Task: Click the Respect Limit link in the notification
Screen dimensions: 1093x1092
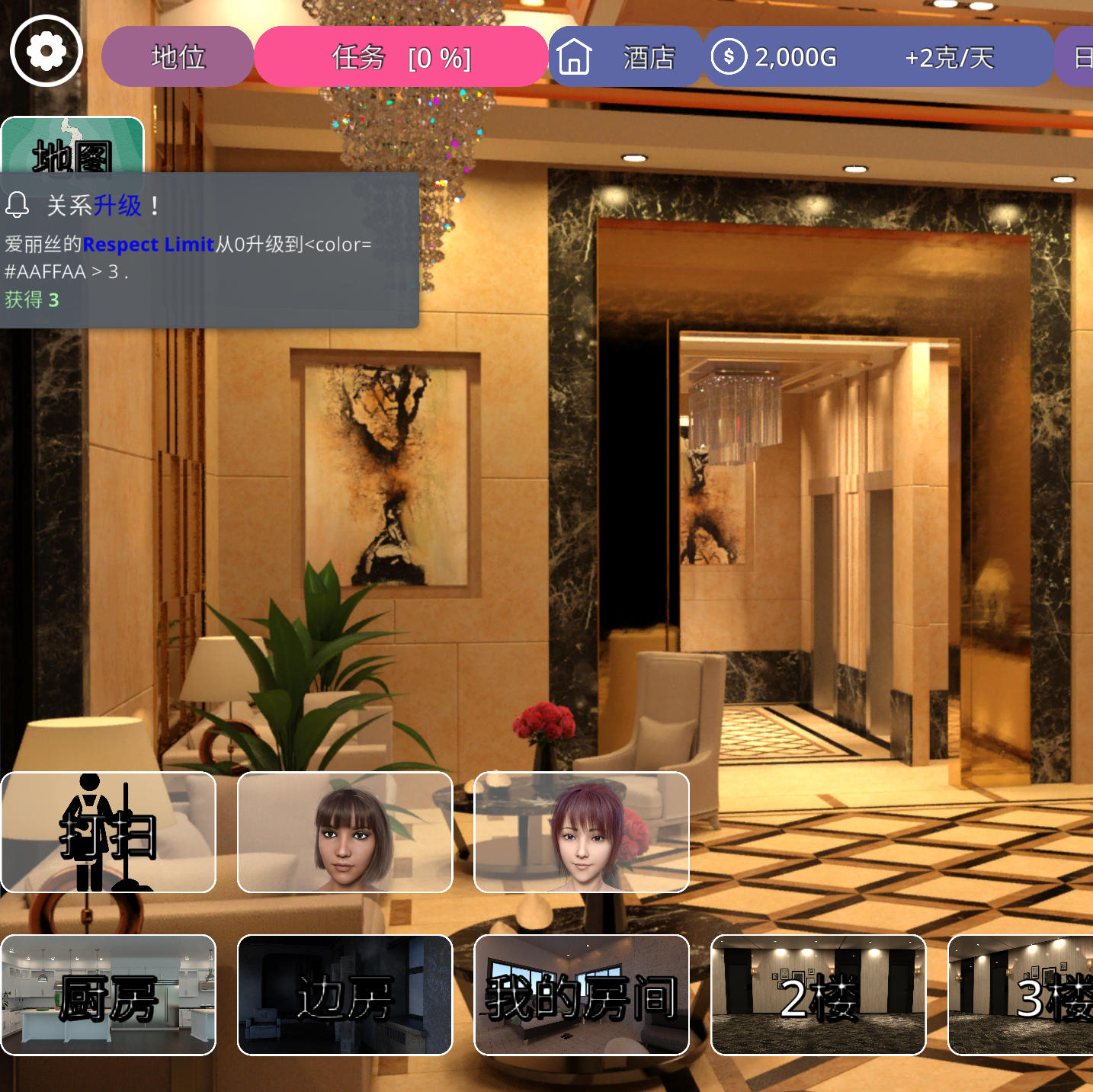Action: (149, 245)
